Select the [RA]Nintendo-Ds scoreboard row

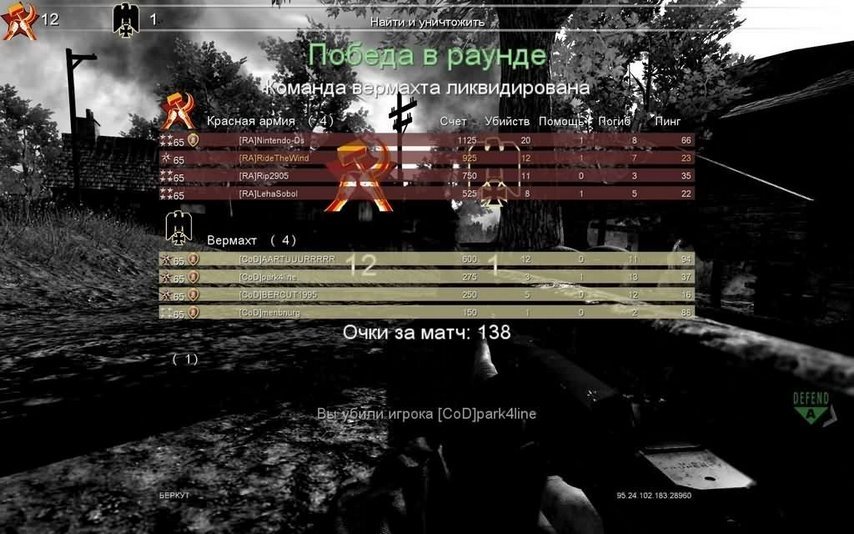pyautogui.click(x=426, y=140)
